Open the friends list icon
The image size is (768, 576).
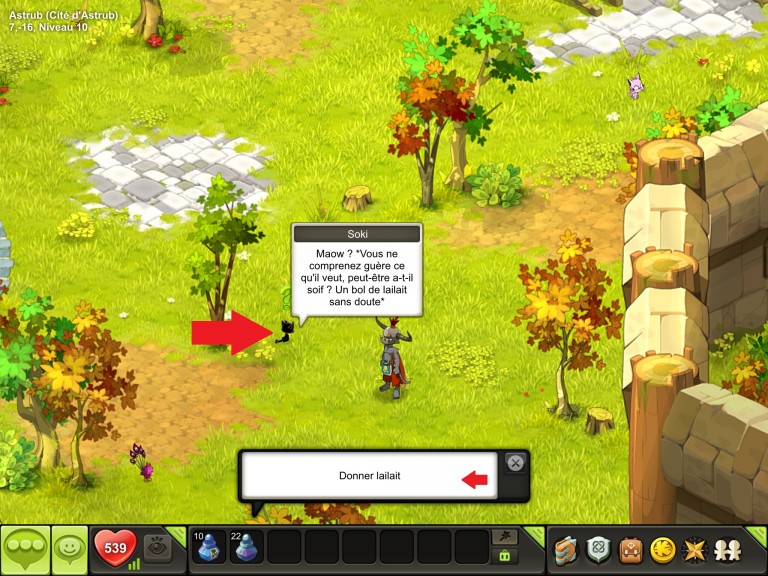coord(727,549)
